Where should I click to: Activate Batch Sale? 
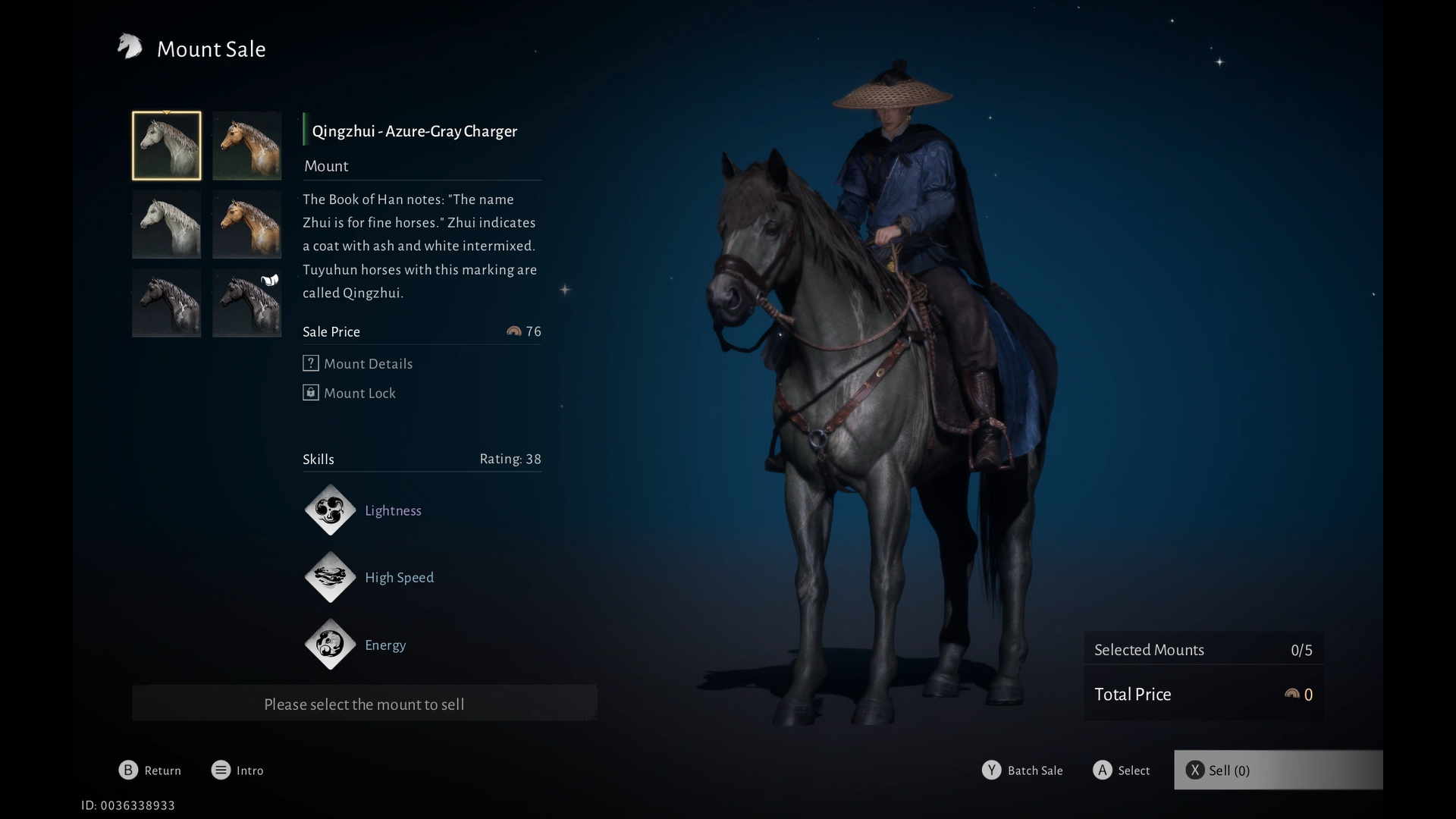1034,770
